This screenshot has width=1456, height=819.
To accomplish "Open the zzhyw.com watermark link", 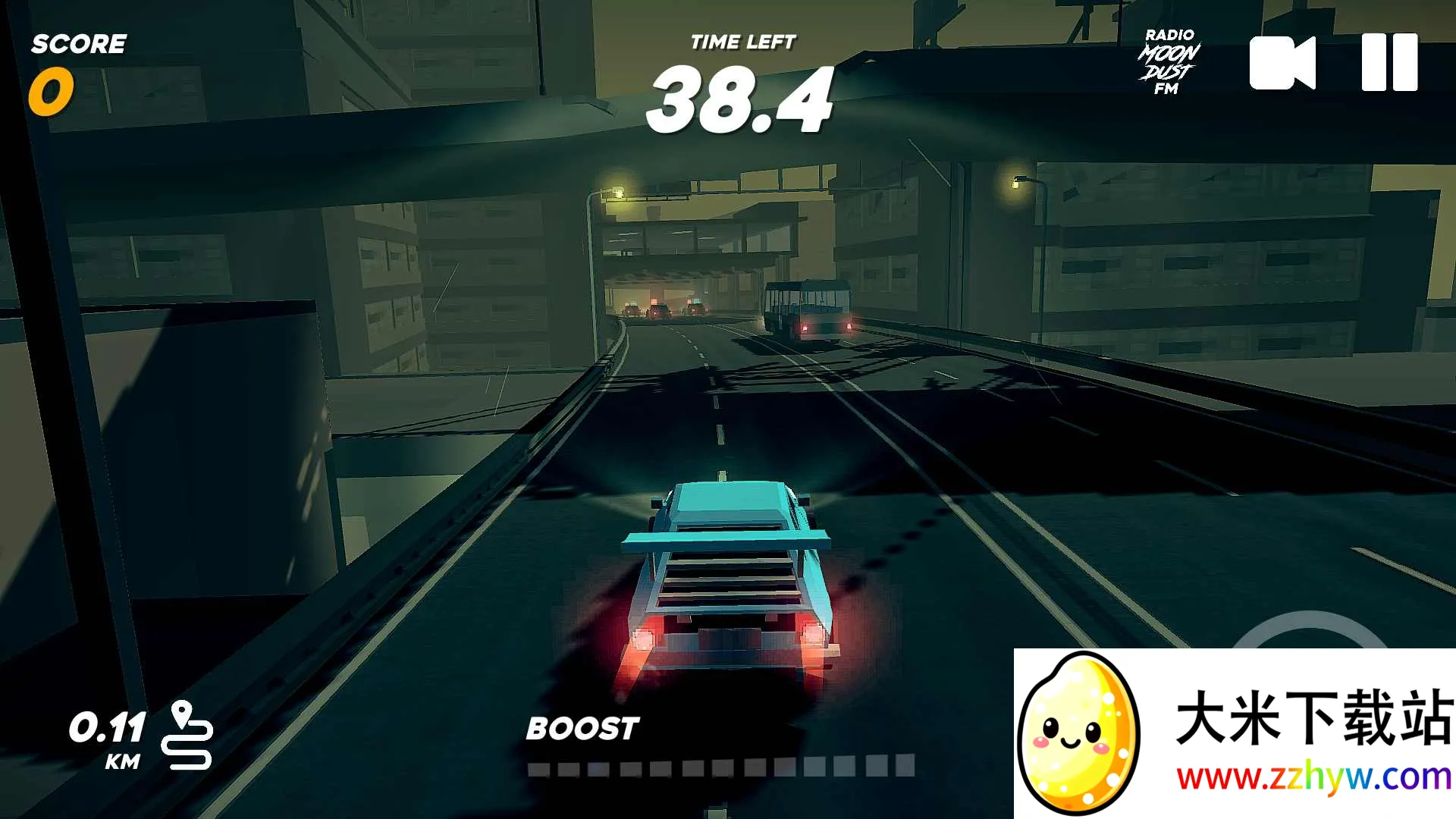I will pos(1313,778).
